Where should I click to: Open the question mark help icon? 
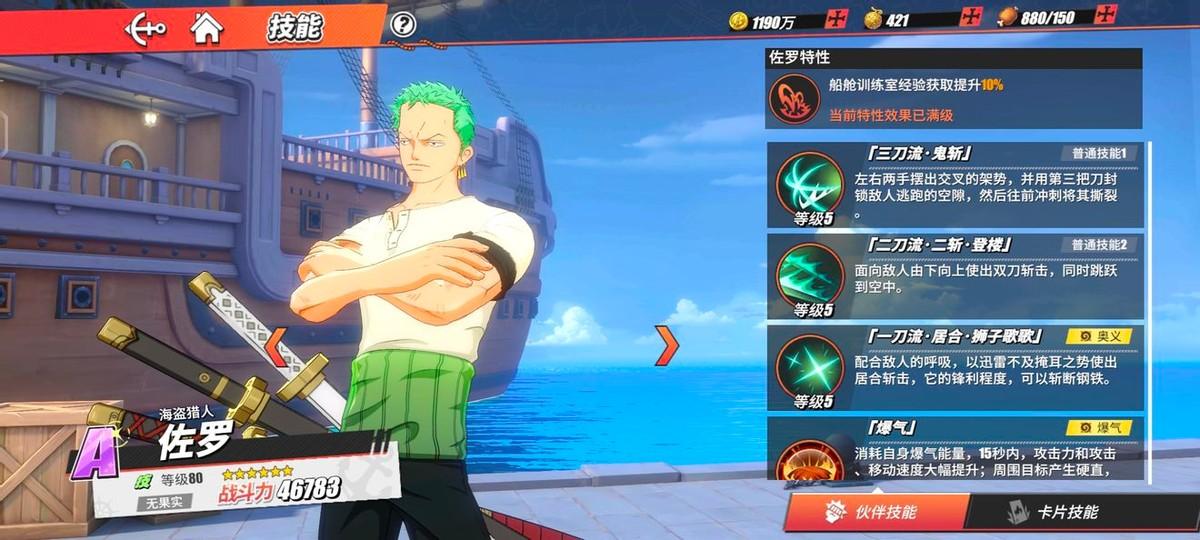403,25
